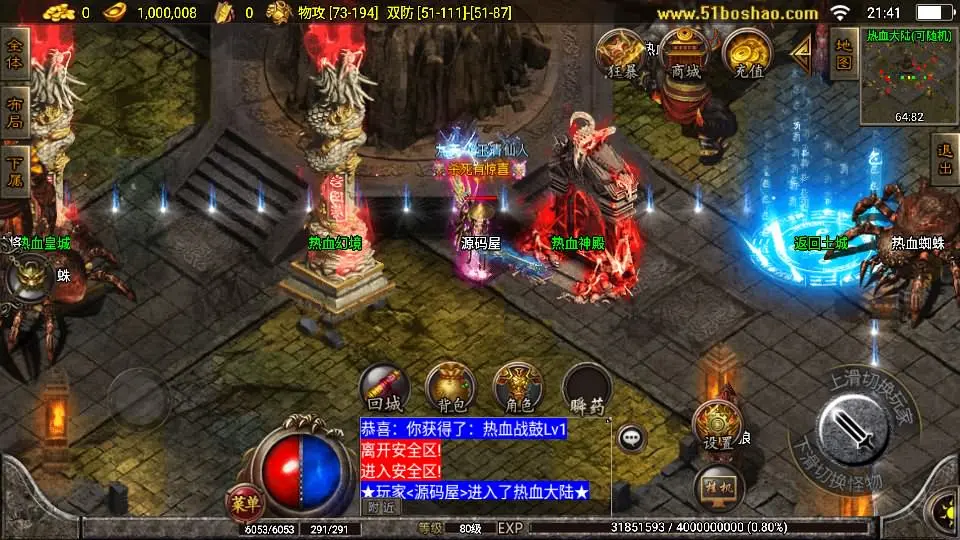960x540 pixels.
Task: Open the 充值 recharge menu
Action: coord(747,54)
